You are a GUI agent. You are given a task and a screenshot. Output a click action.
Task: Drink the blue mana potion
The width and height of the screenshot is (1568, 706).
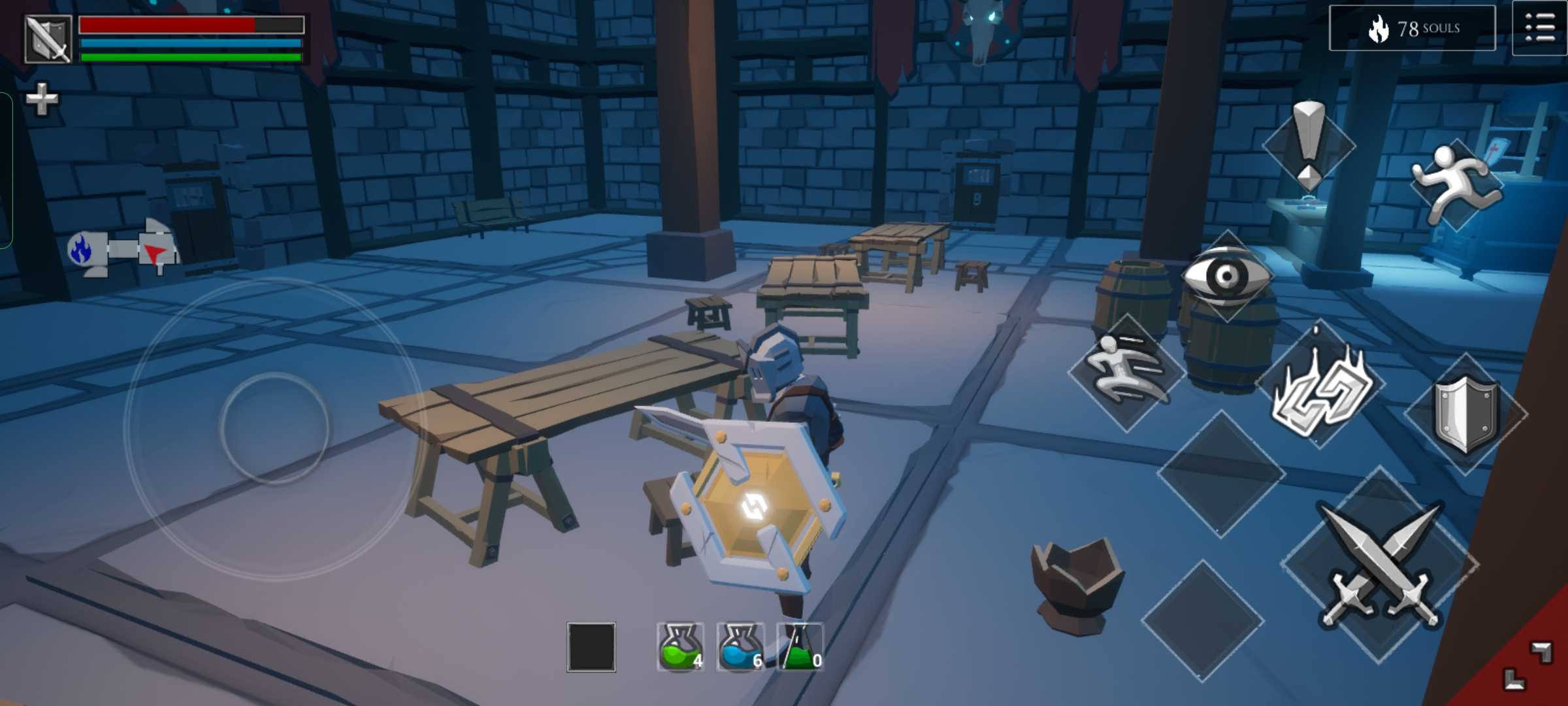pyautogui.click(x=740, y=647)
